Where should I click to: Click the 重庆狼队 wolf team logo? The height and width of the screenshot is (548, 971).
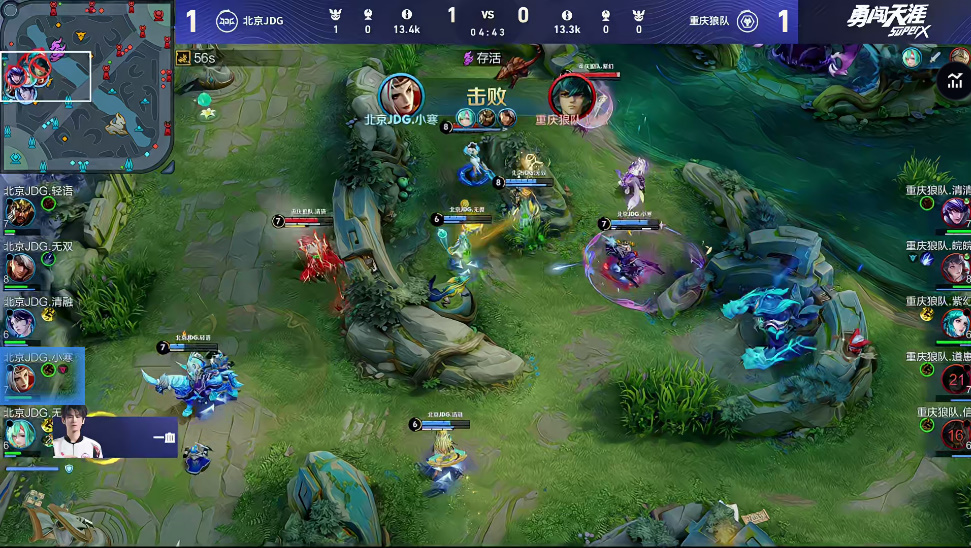coord(746,20)
